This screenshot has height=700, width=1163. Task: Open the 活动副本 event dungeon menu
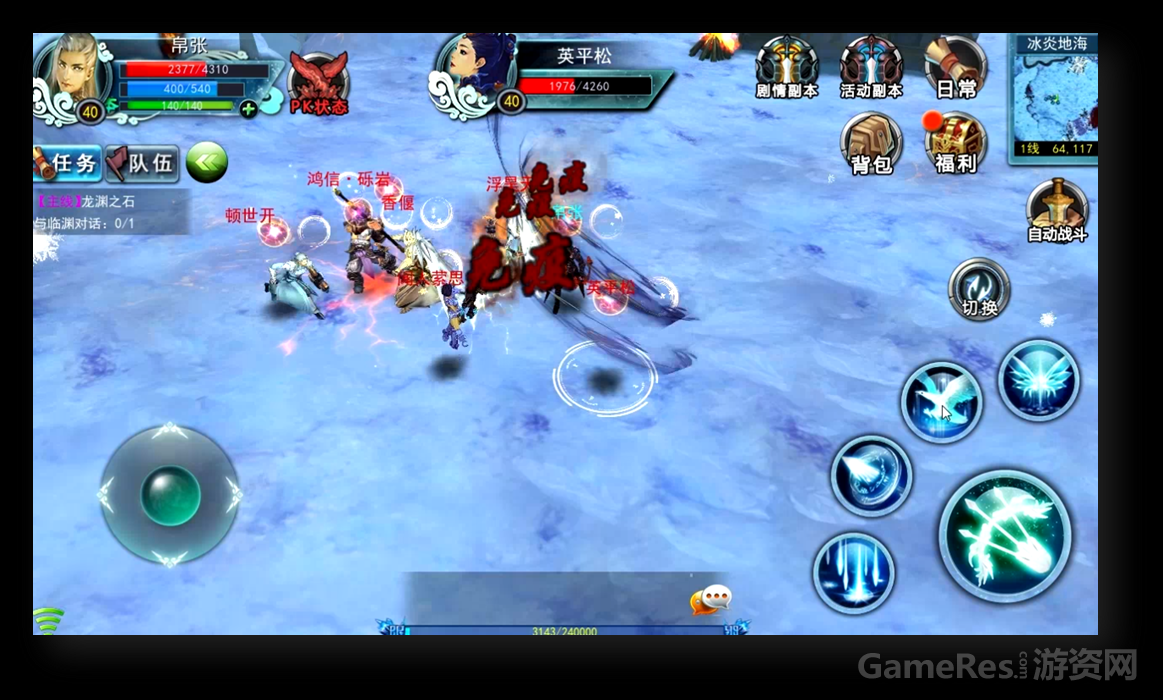click(x=870, y=67)
